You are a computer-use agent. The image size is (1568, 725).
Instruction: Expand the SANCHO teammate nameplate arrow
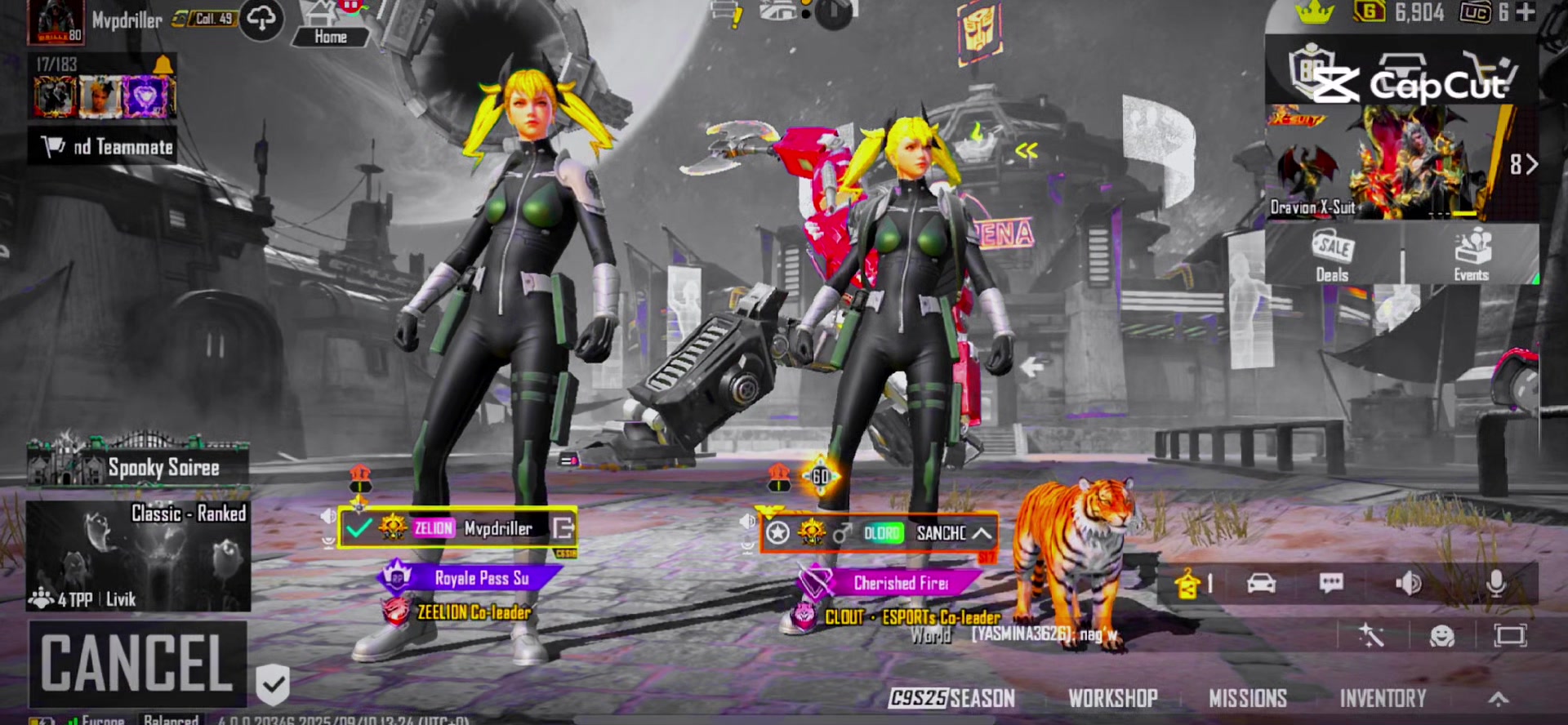point(982,533)
